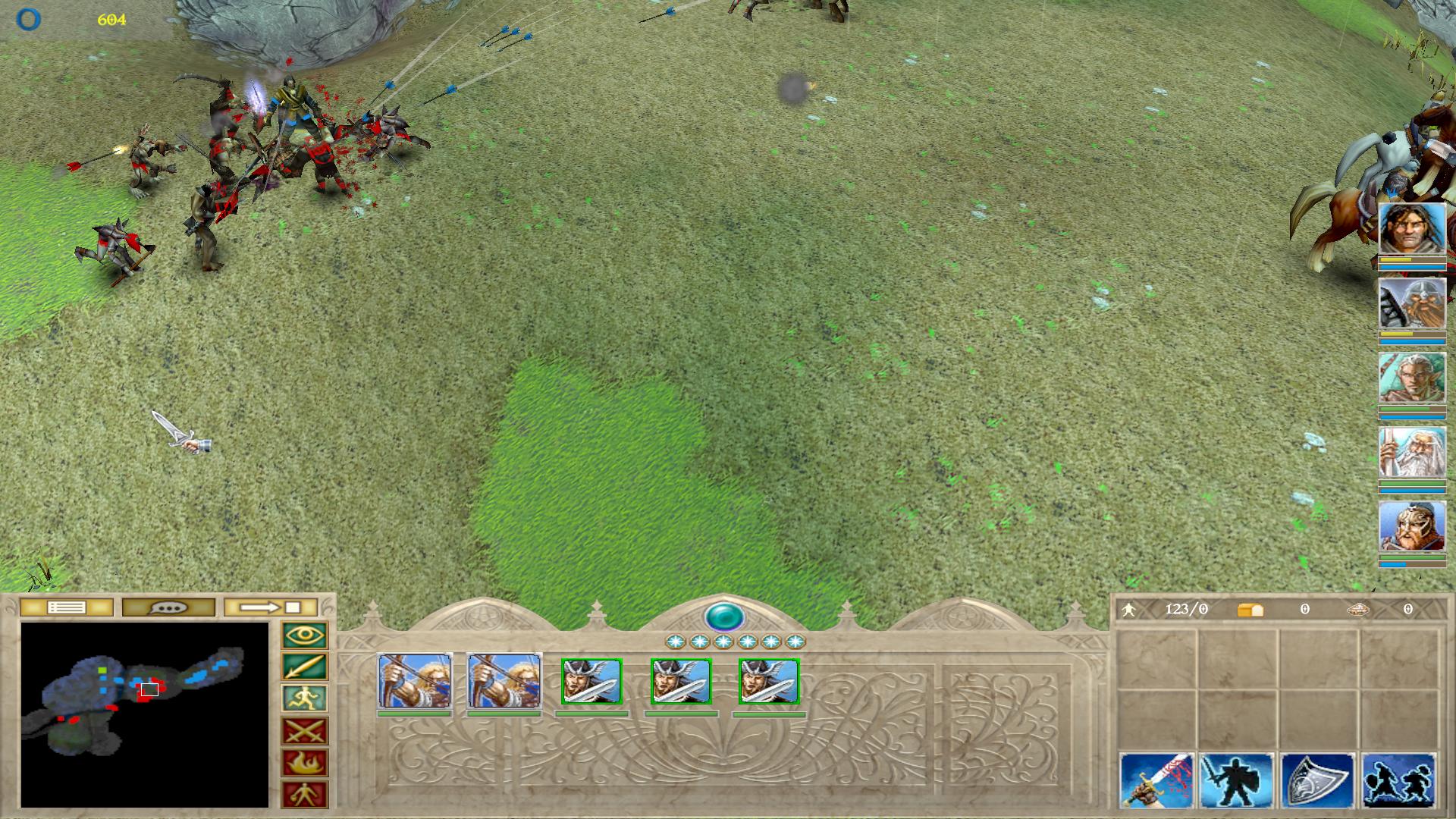Click the teal orb atop the unit panel
1456x819 pixels.
[724, 617]
